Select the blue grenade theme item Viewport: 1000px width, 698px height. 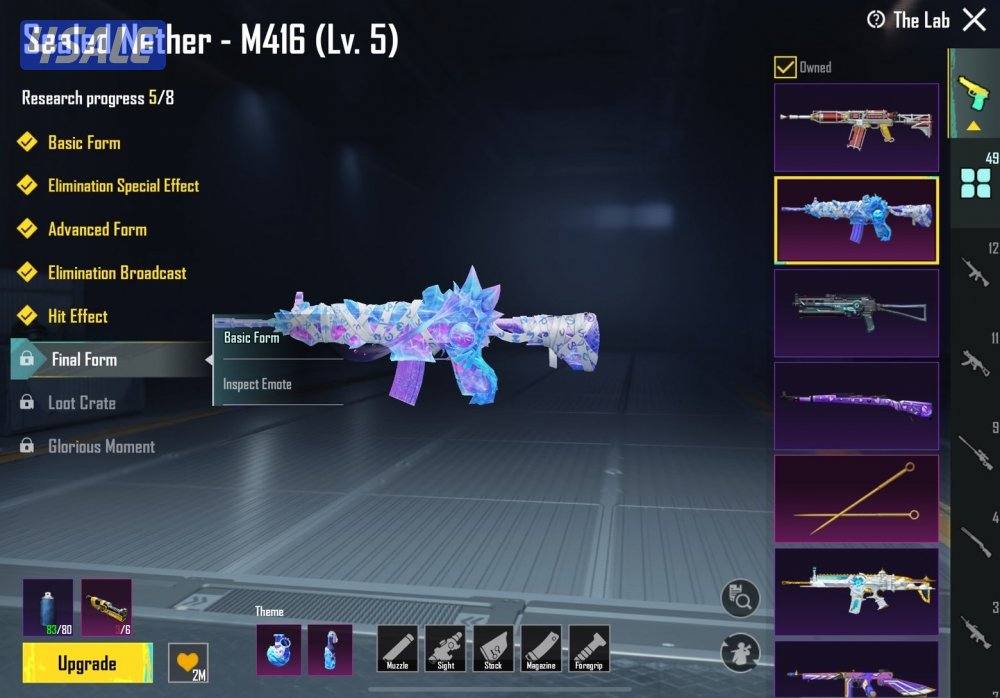278,648
